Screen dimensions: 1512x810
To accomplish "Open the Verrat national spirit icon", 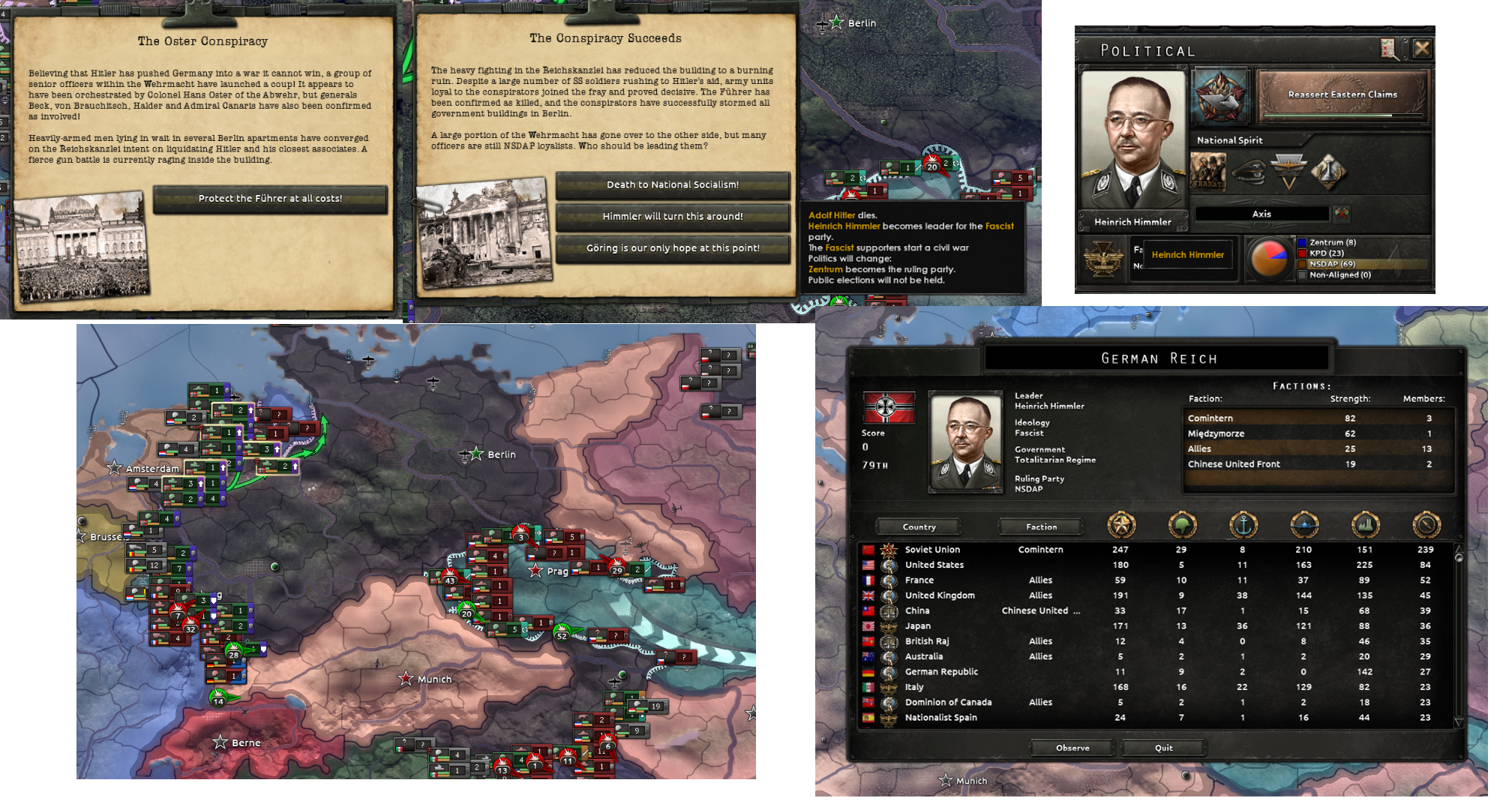I will click(x=1207, y=172).
